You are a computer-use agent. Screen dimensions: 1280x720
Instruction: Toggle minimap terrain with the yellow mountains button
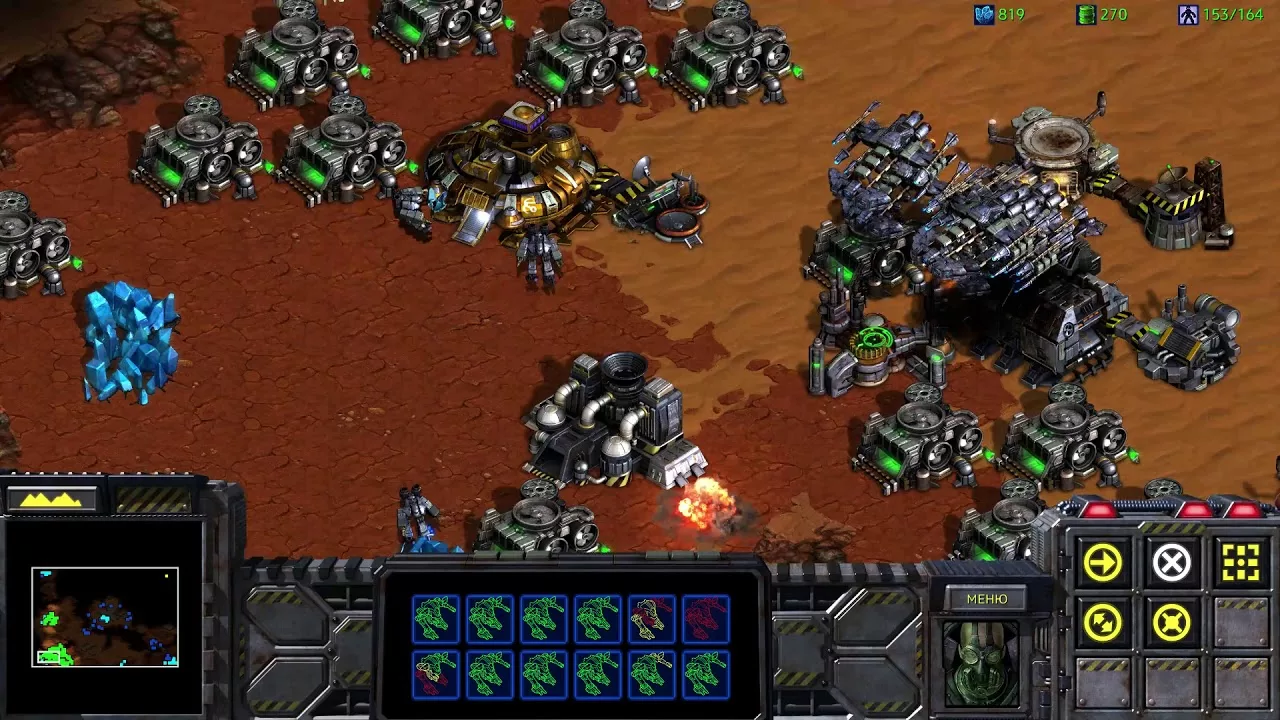[52, 498]
